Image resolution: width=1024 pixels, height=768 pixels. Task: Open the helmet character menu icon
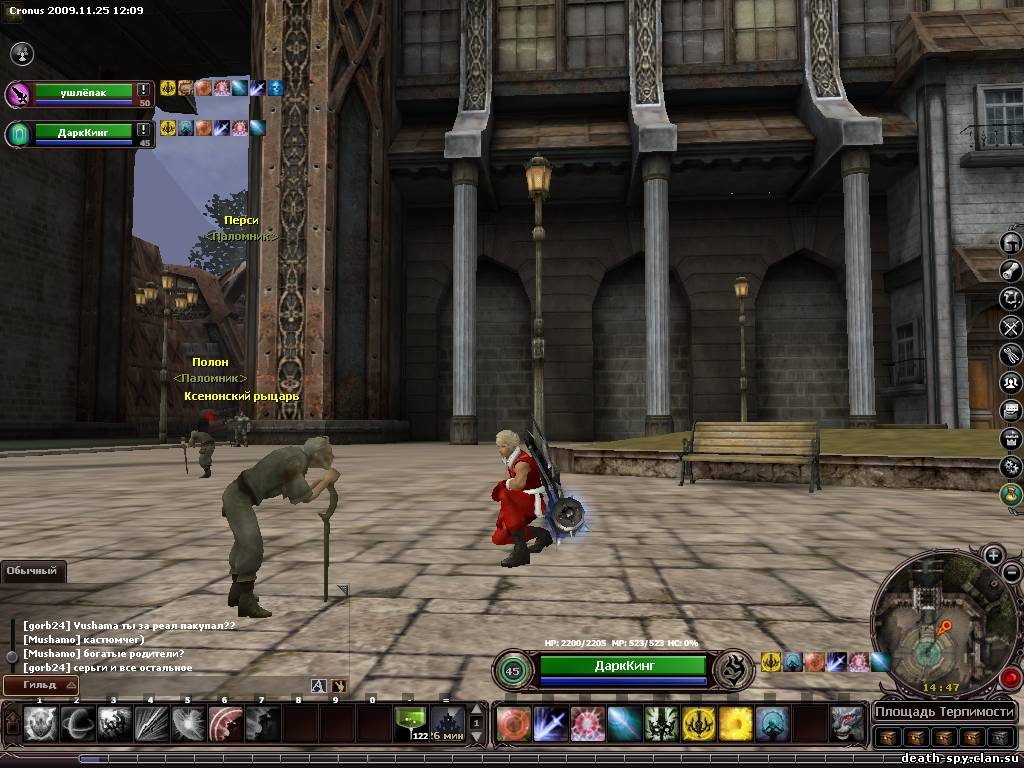(x=1011, y=243)
